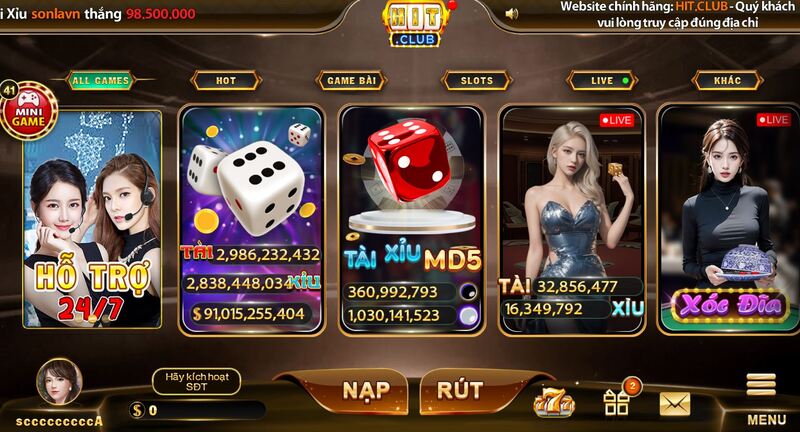Open the HOT games tab
800x432 pixels.
coord(226,80)
